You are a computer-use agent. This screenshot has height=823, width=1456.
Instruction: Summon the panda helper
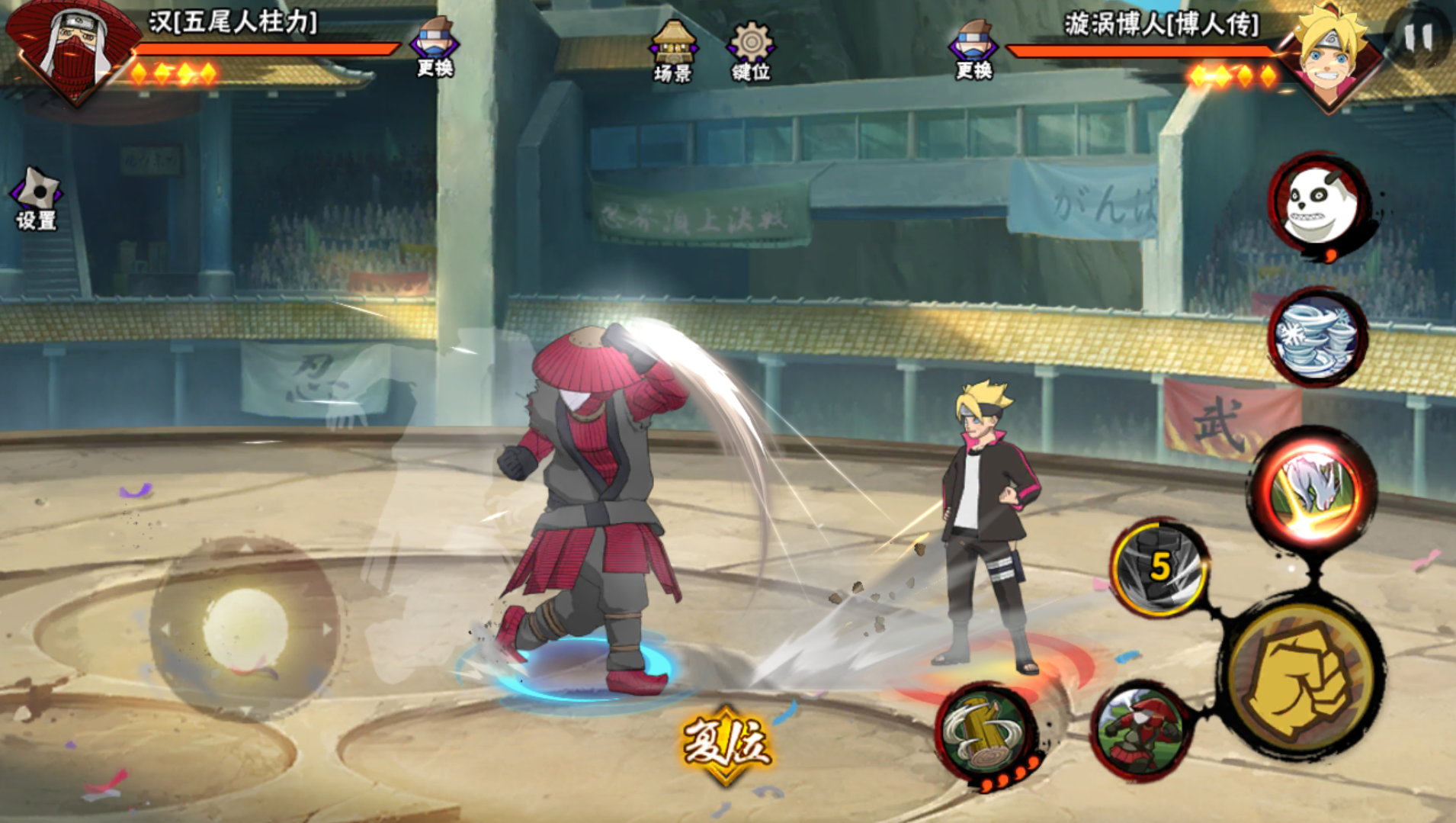point(1317,204)
